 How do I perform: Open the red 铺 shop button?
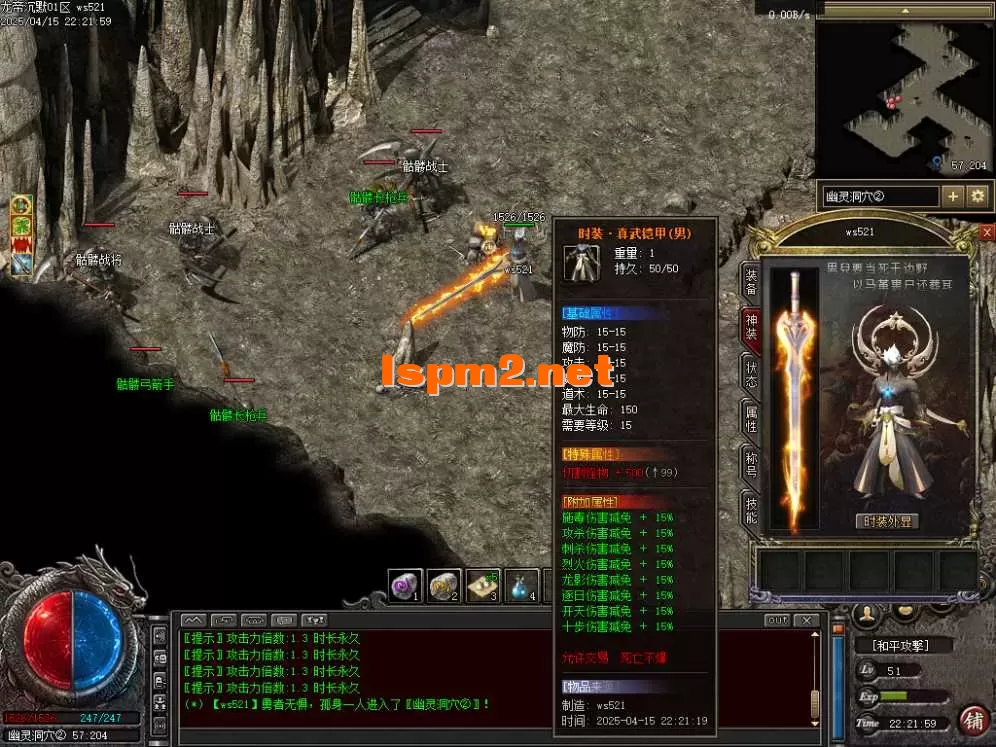(x=972, y=719)
